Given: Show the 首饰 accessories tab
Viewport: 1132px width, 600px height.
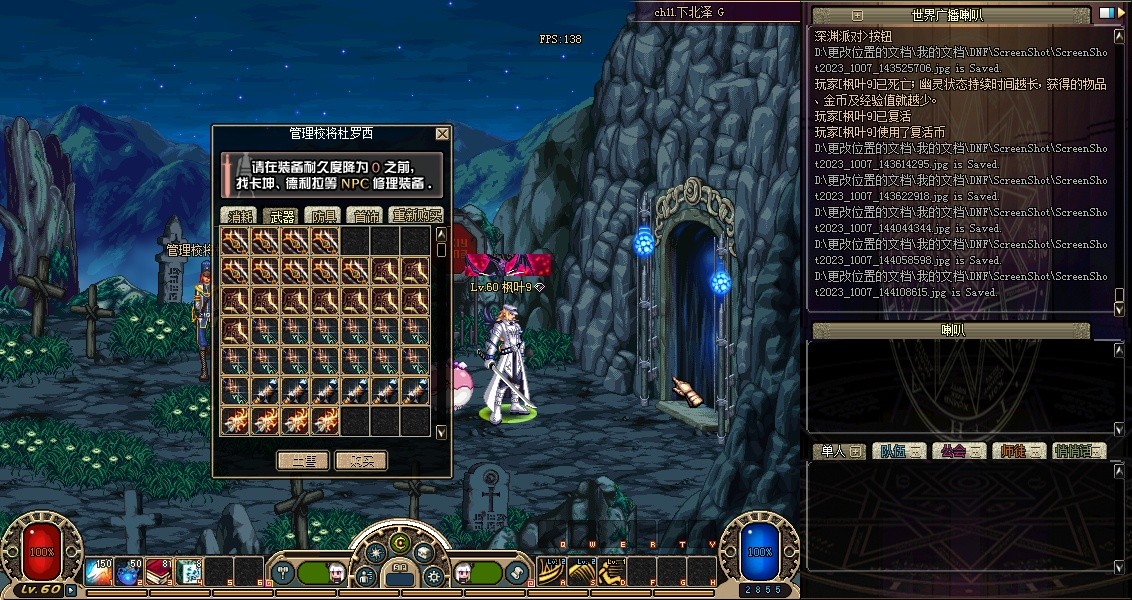Looking at the screenshot, I should 363,215.
